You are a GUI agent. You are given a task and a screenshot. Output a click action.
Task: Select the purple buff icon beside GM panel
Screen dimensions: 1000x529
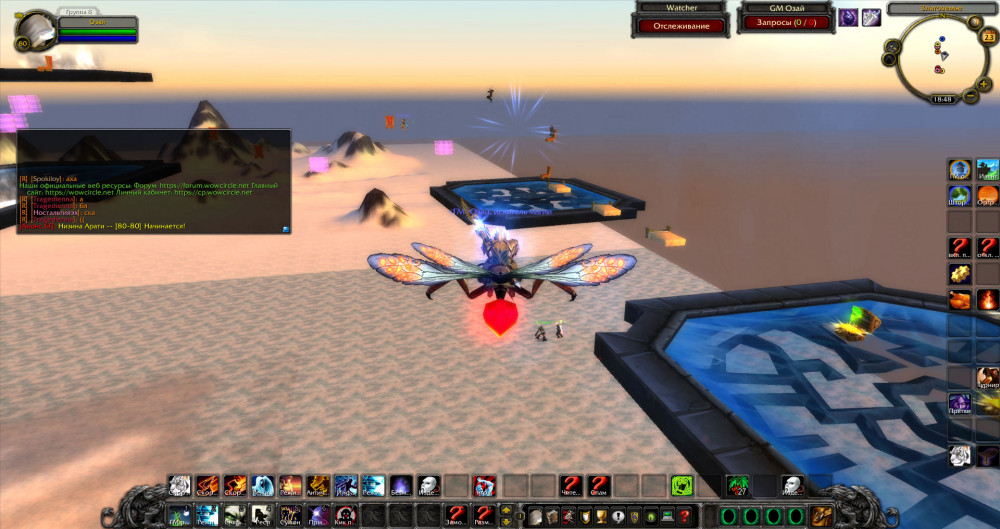pos(848,17)
